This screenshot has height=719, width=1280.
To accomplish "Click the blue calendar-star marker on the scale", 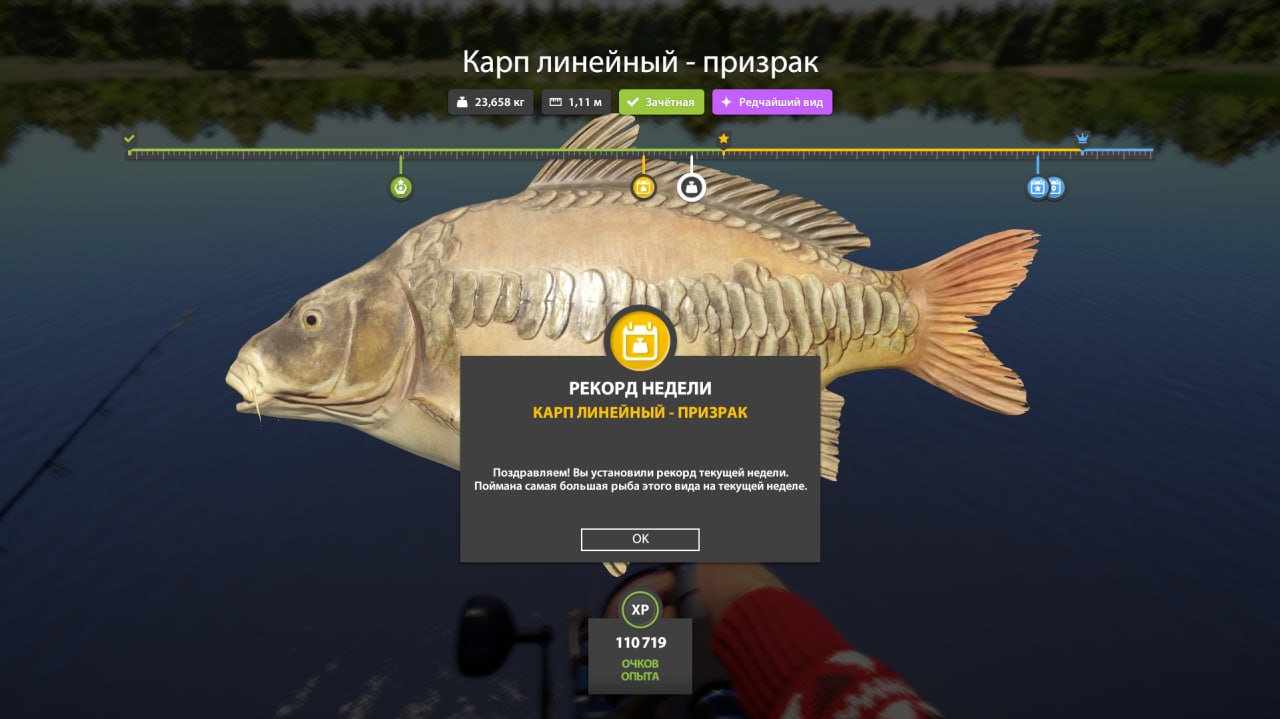I will [1037, 187].
